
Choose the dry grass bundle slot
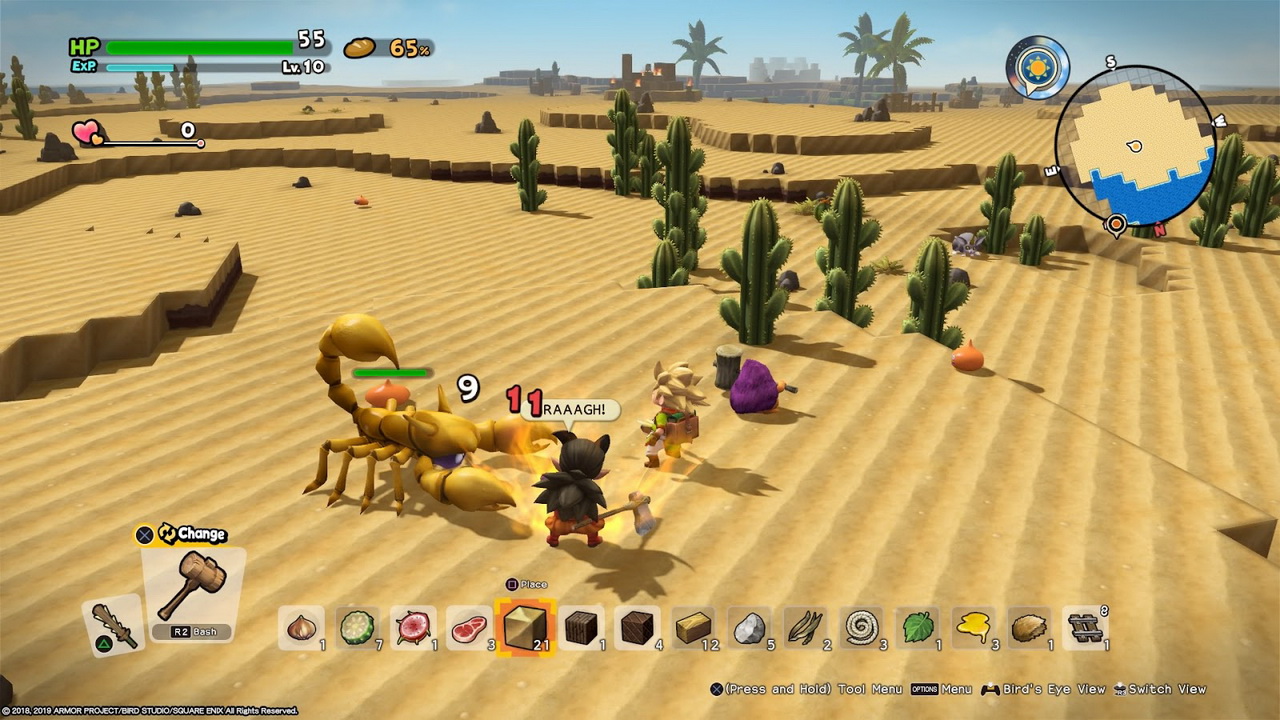(x=805, y=628)
